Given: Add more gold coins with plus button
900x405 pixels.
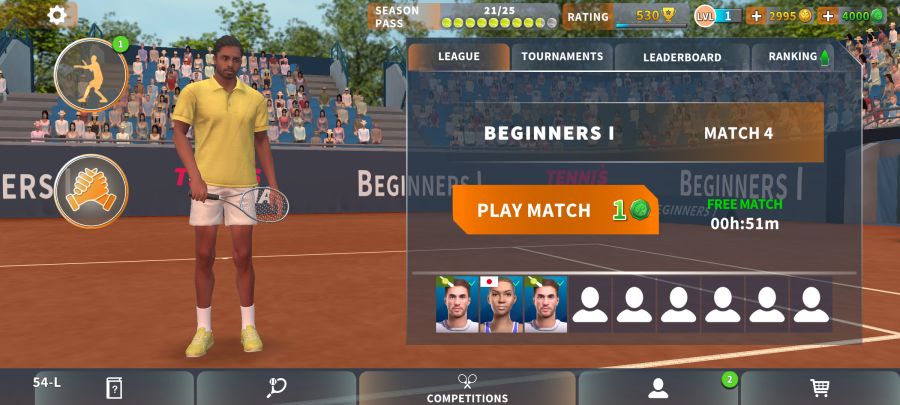Looking at the screenshot, I should point(756,16).
